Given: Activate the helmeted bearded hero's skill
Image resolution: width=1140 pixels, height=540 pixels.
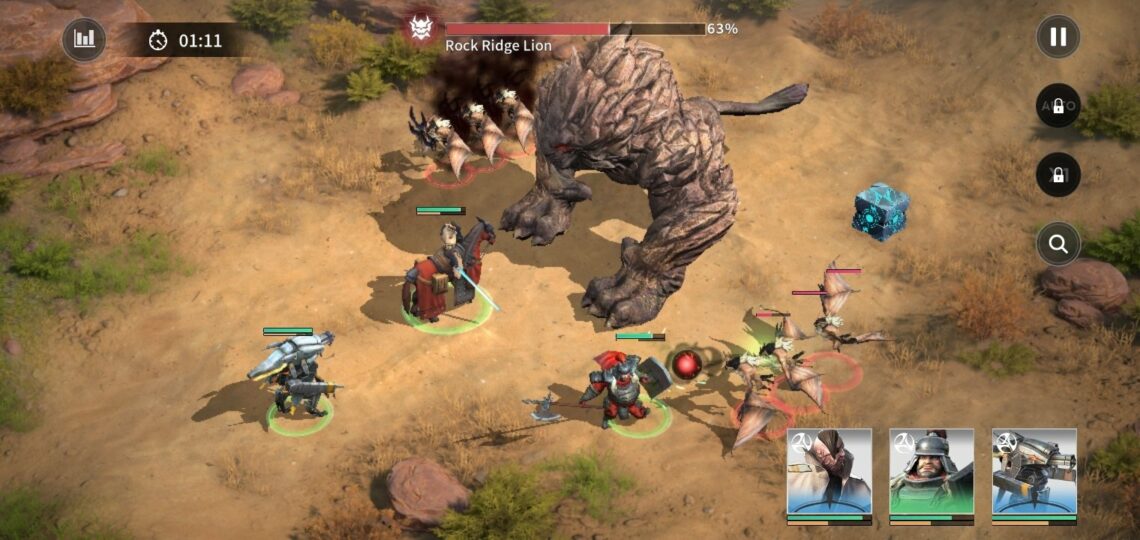Looking at the screenshot, I should (x=931, y=472).
